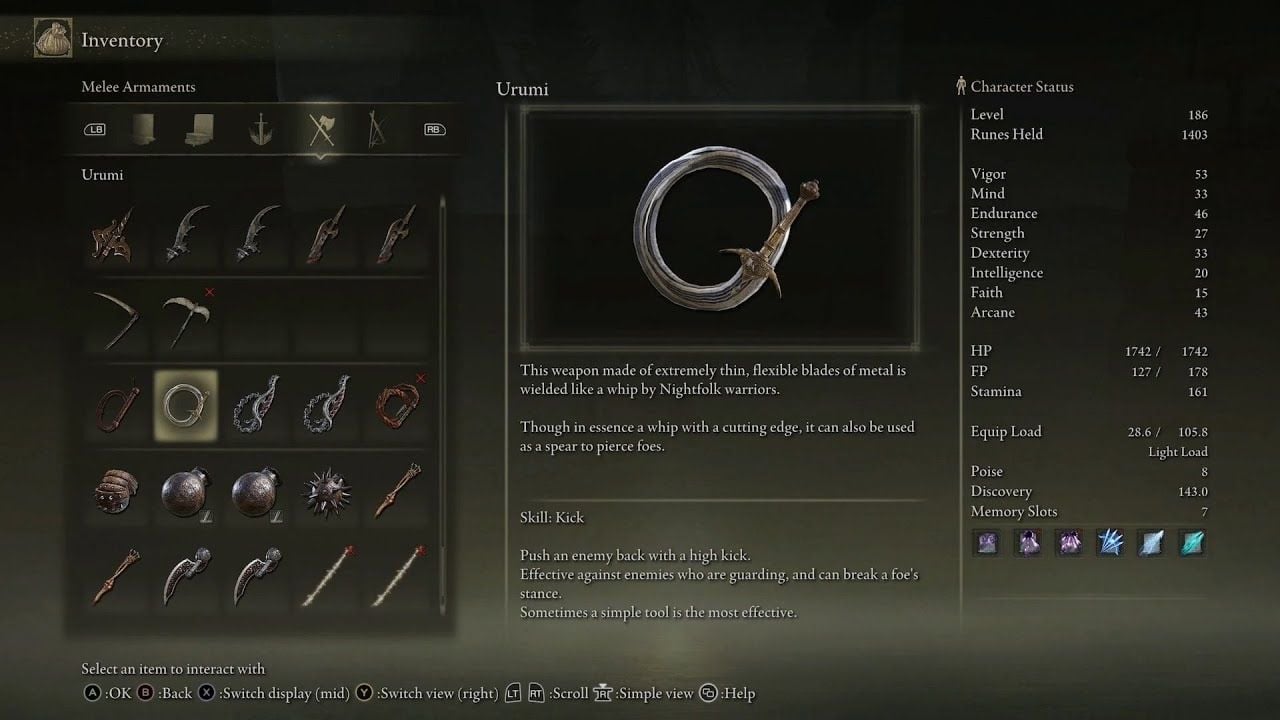Choose the scythe marked with a red X
Image resolution: width=1280 pixels, height=720 pixels.
click(x=186, y=320)
